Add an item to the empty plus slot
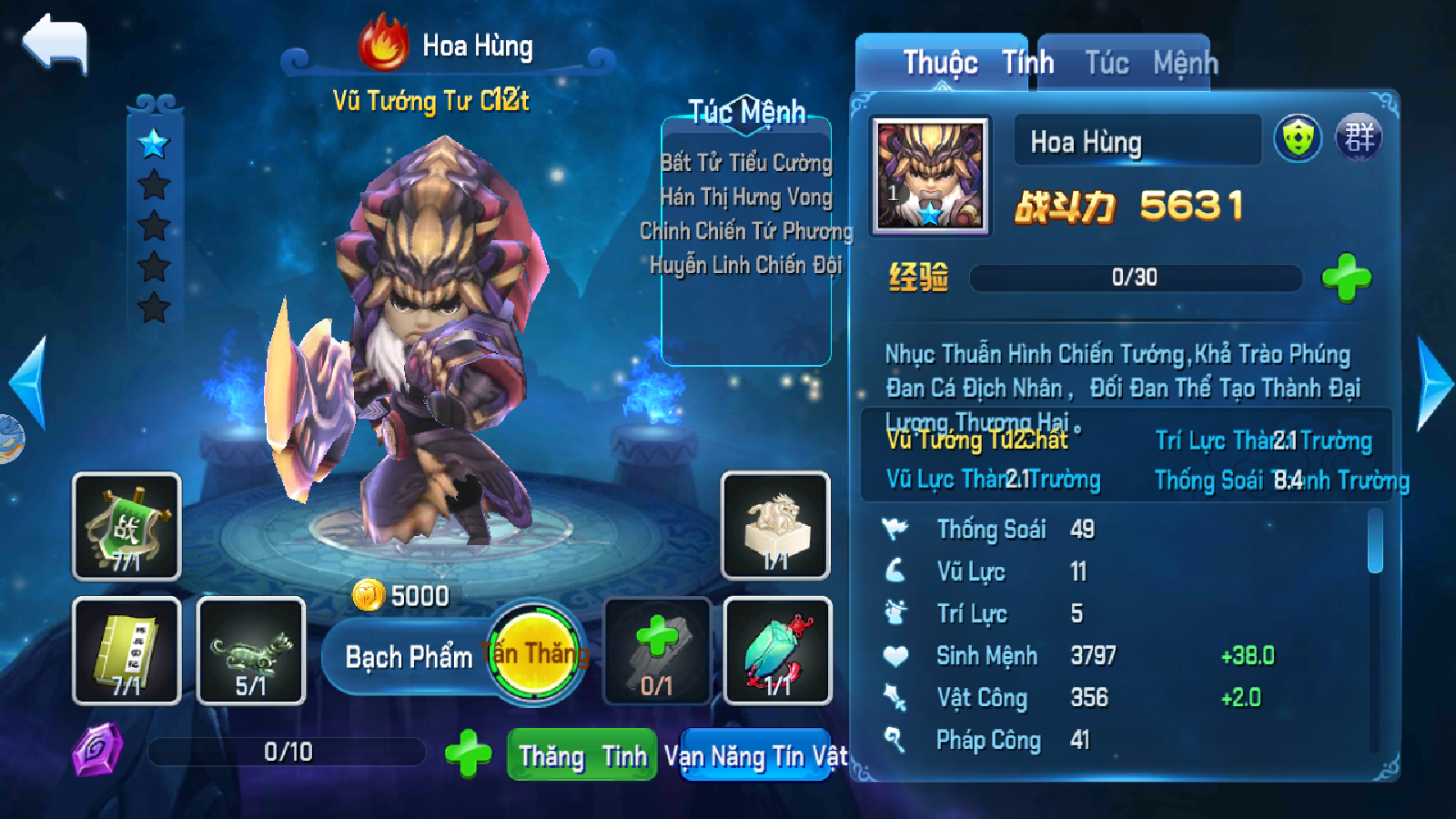This screenshot has width=1456, height=819. tap(657, 651)
